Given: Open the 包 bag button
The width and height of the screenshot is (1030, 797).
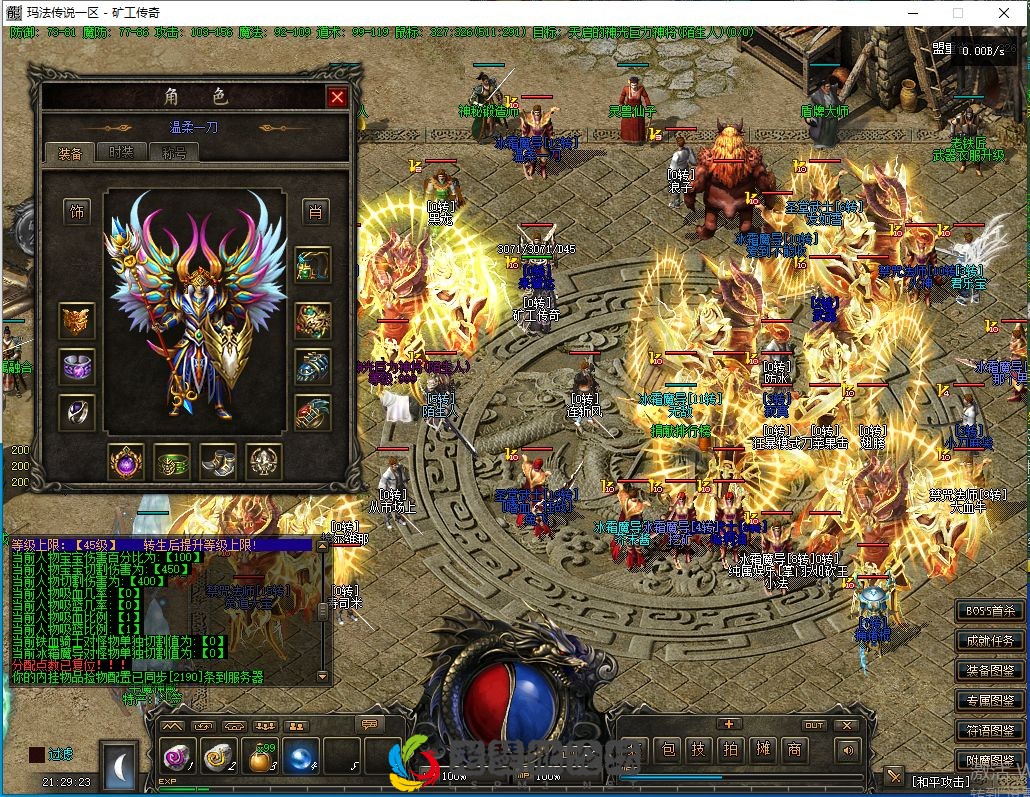Looking at the screenshot, I should pos(669,749).
